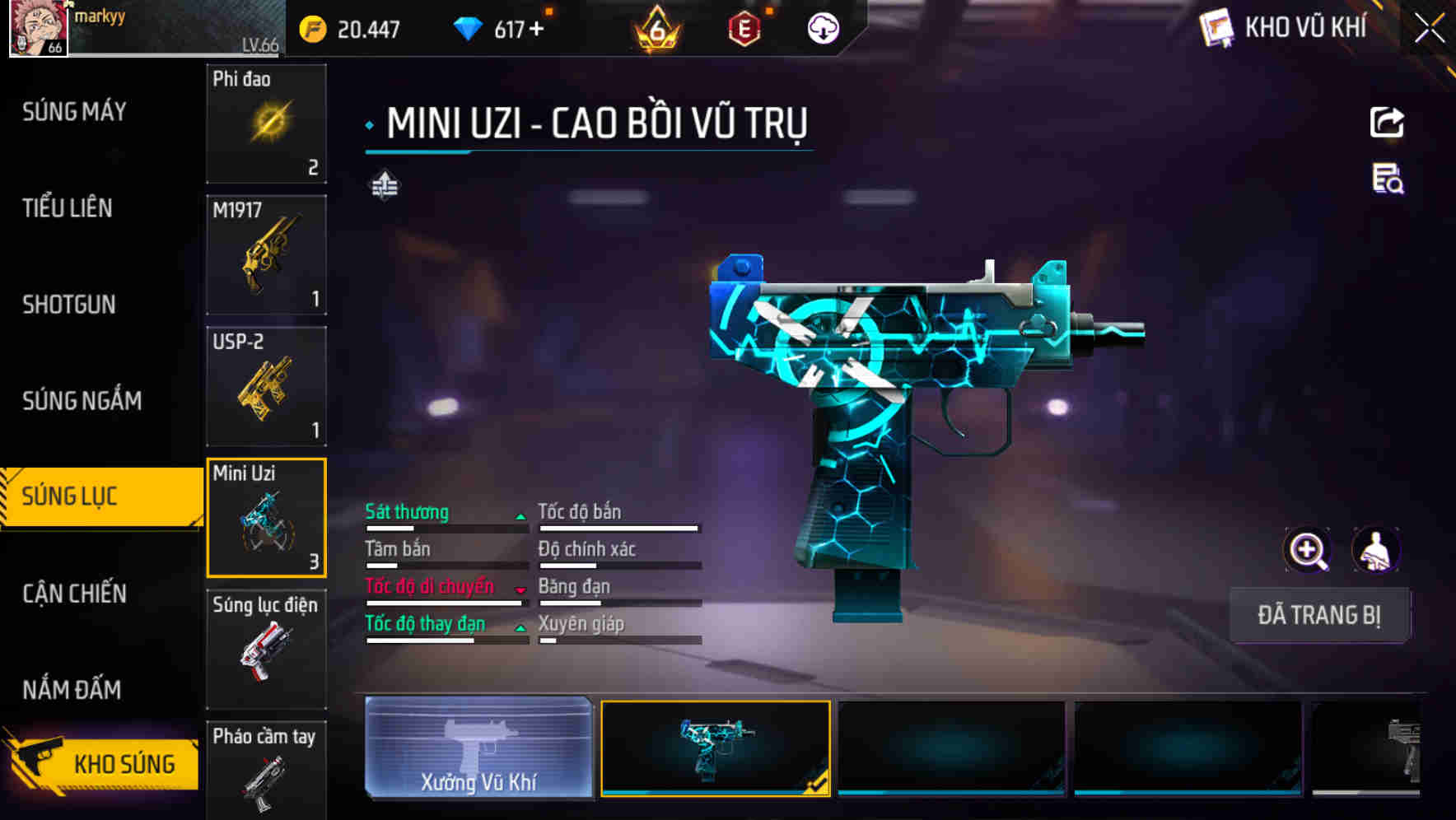
Task: Switch to the SÚNG MÁY category
Action: (x=74, y=112)
